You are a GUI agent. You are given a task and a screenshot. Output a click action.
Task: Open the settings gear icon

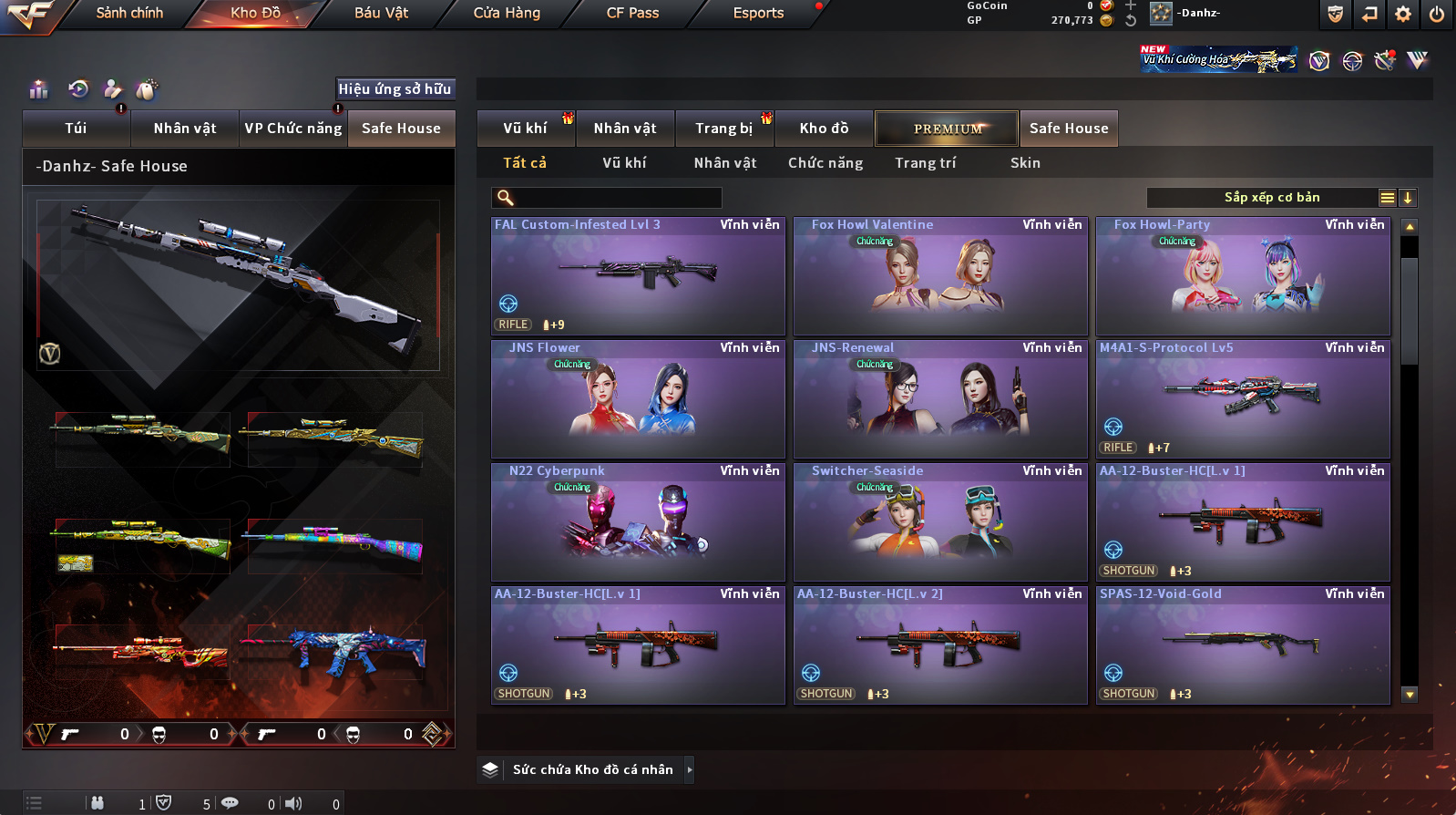(x=1403, y=14)
